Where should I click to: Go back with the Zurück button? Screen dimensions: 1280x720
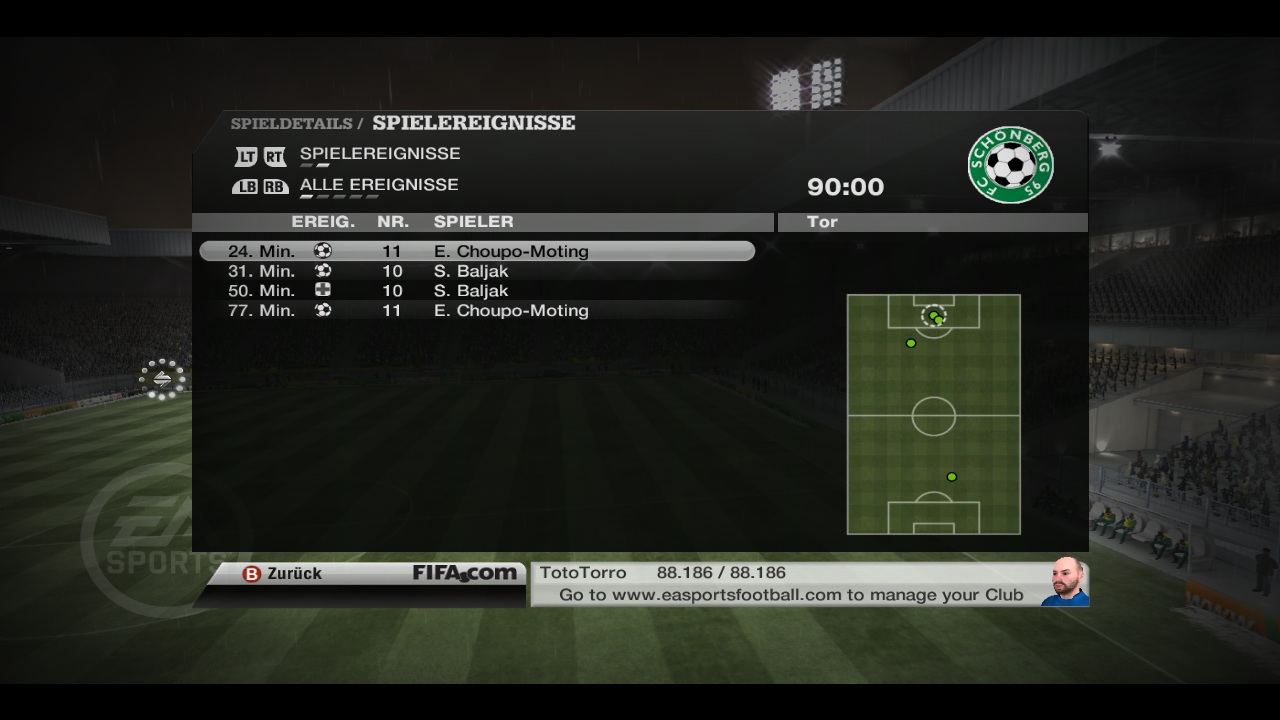pos(283,573)
